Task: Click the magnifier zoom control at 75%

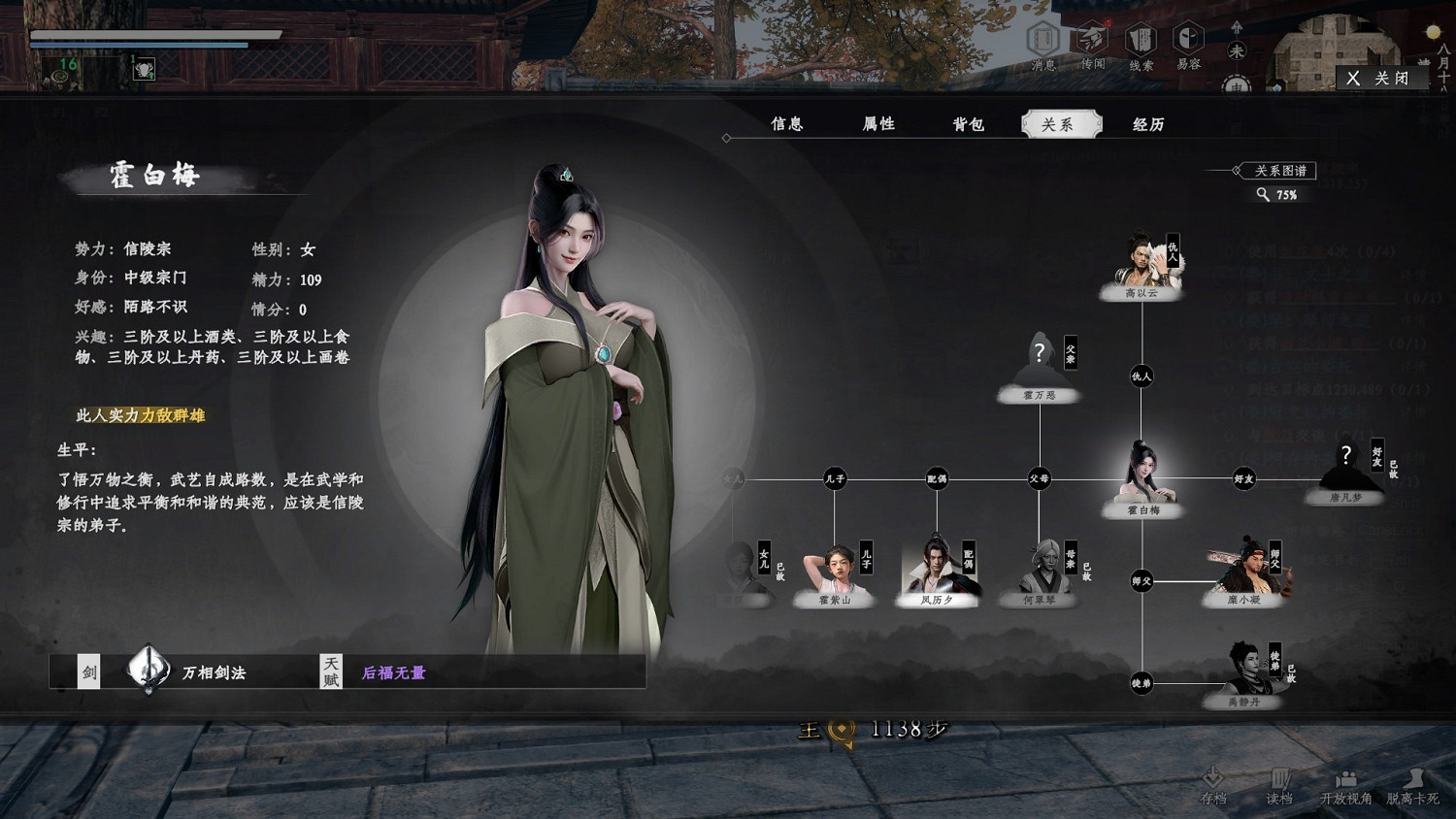Action: coord(1264,195)
